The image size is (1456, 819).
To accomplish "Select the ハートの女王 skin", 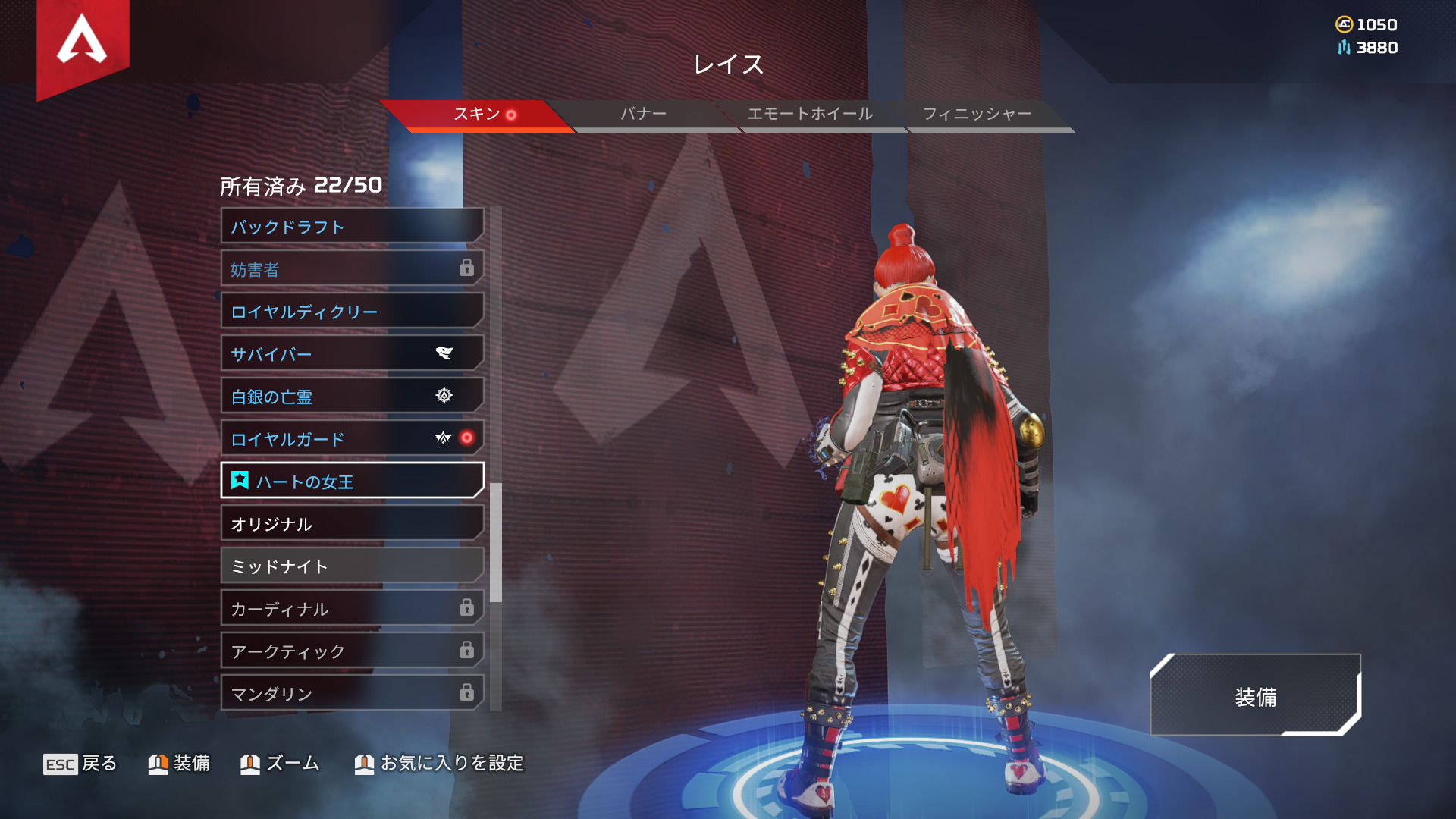I will (x=352, y=482).
